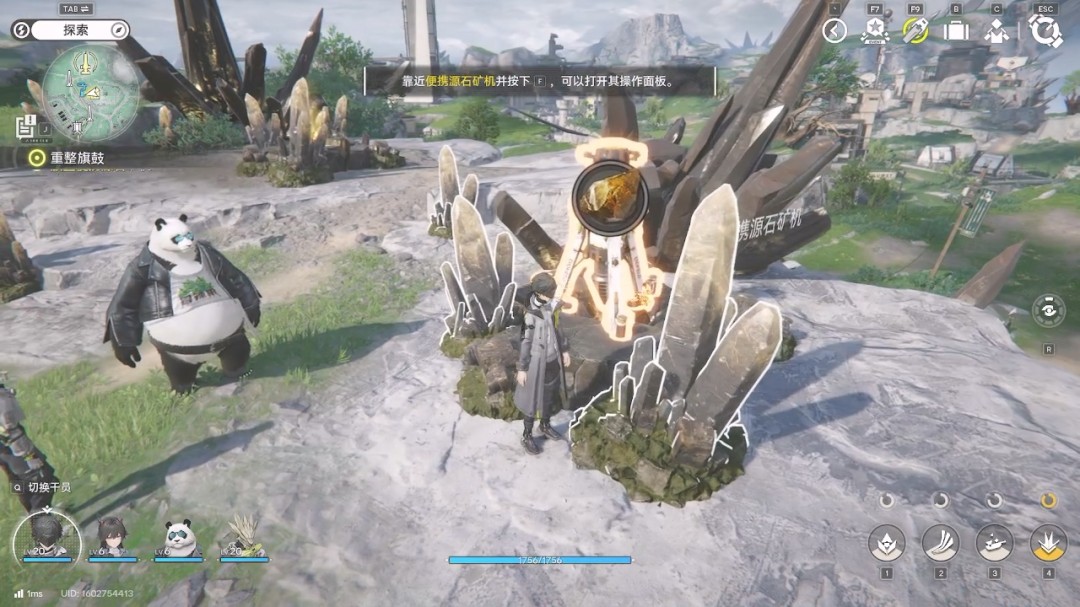Activate the gold highlighted fourth skill
The image size is (1080, 607).
1048,543
